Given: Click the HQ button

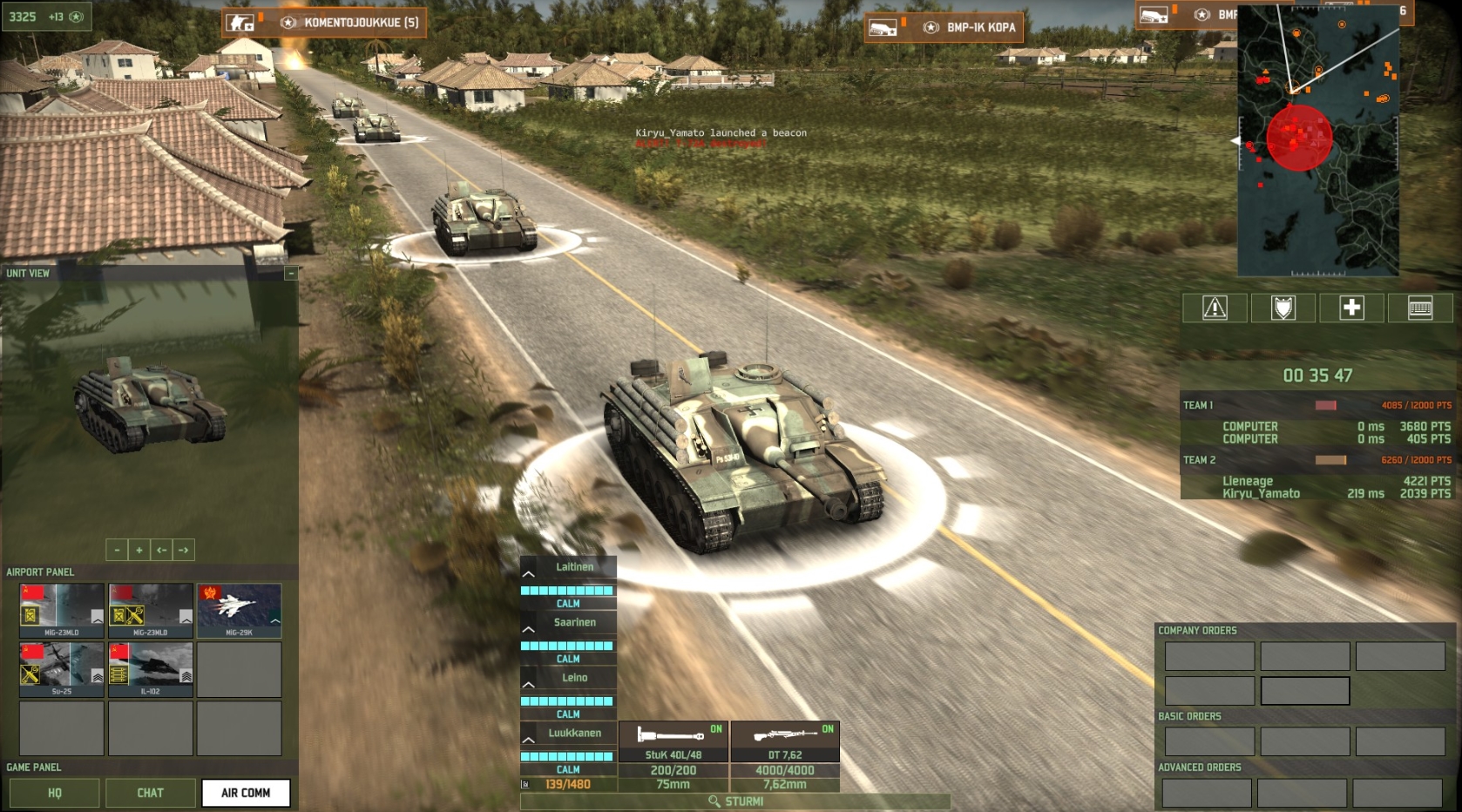Looking at the screenshot, I should click(54, 793).
